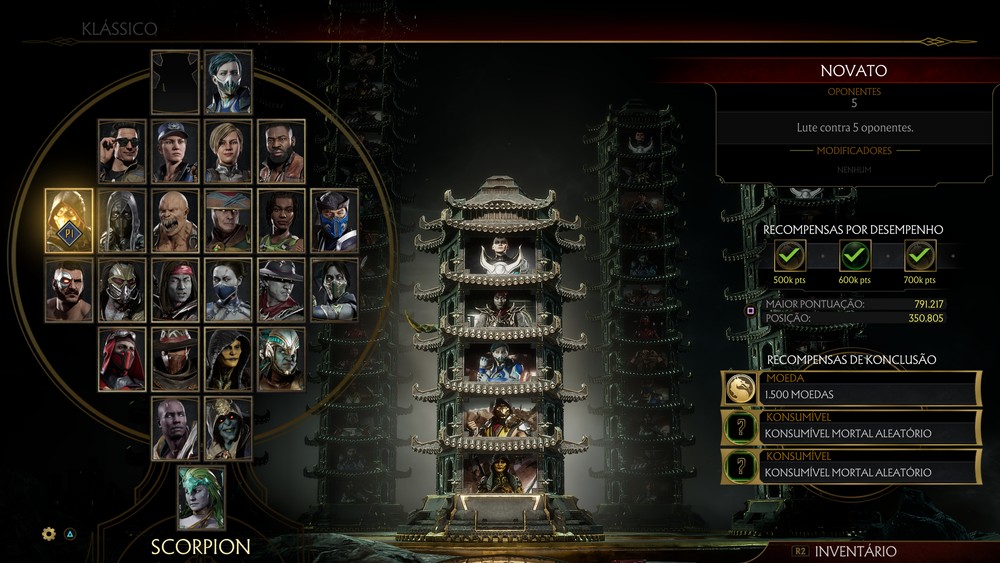Pick Johnny Cage with sunglasses

pos(122,151)
